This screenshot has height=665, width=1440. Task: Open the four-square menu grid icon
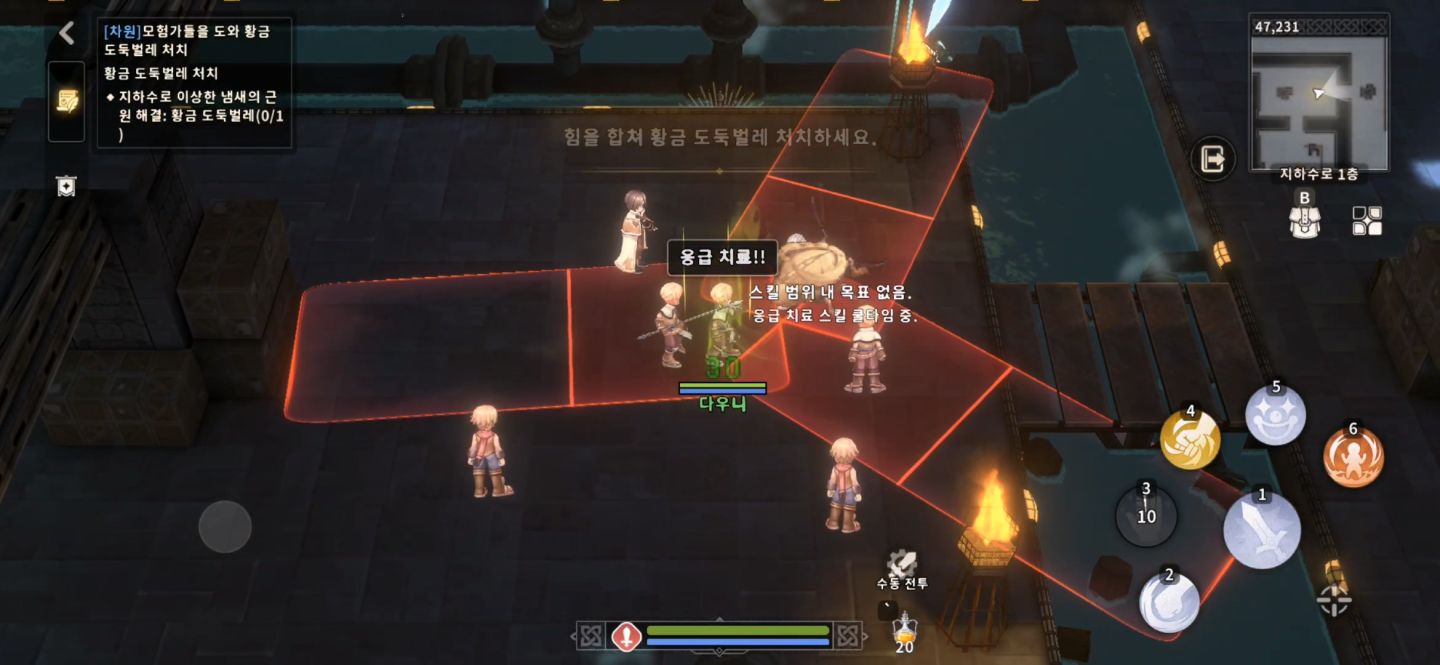click(1367, 220)
